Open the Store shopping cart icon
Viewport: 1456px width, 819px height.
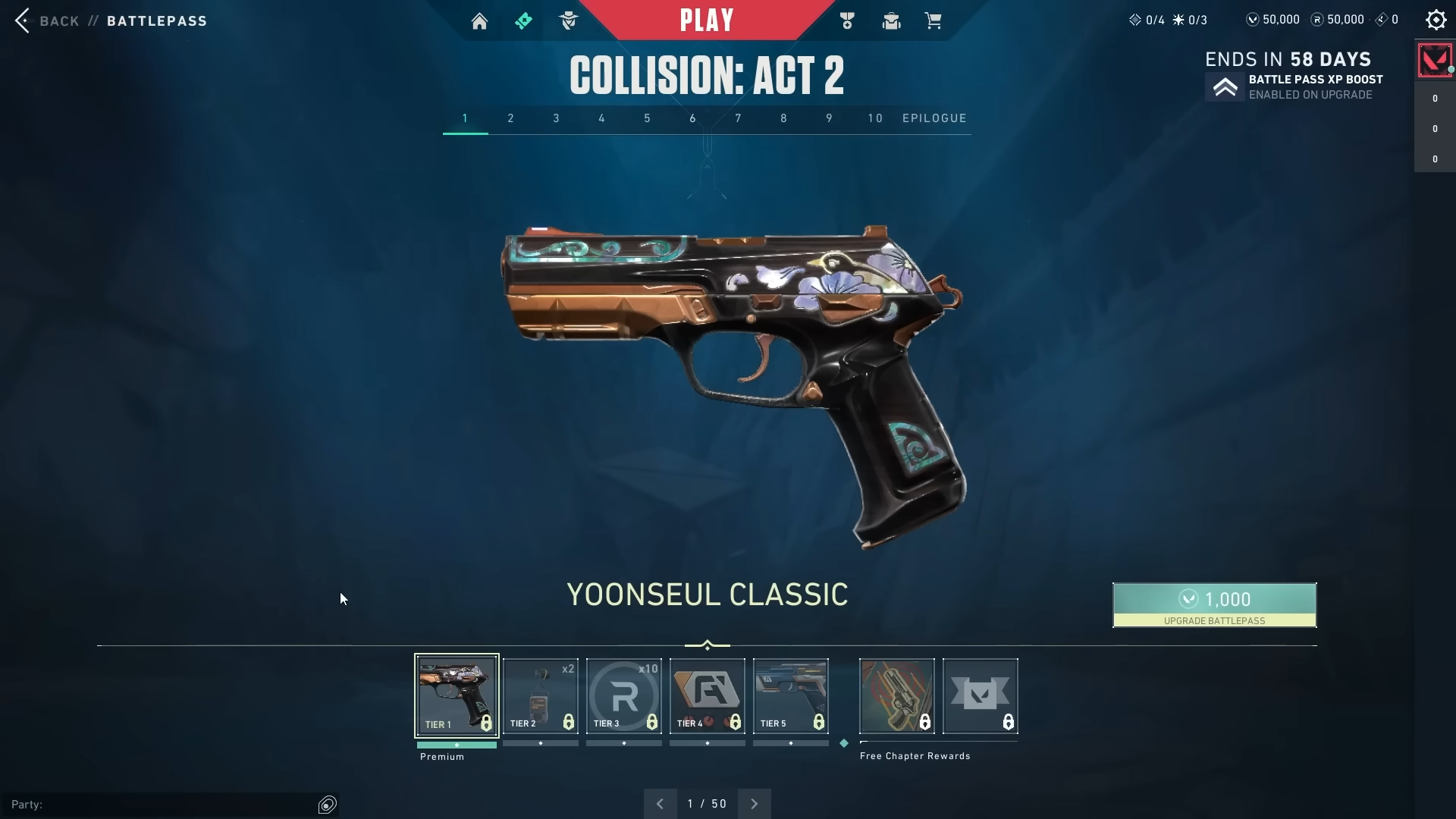pyautogui.click(x=934, y=20)
